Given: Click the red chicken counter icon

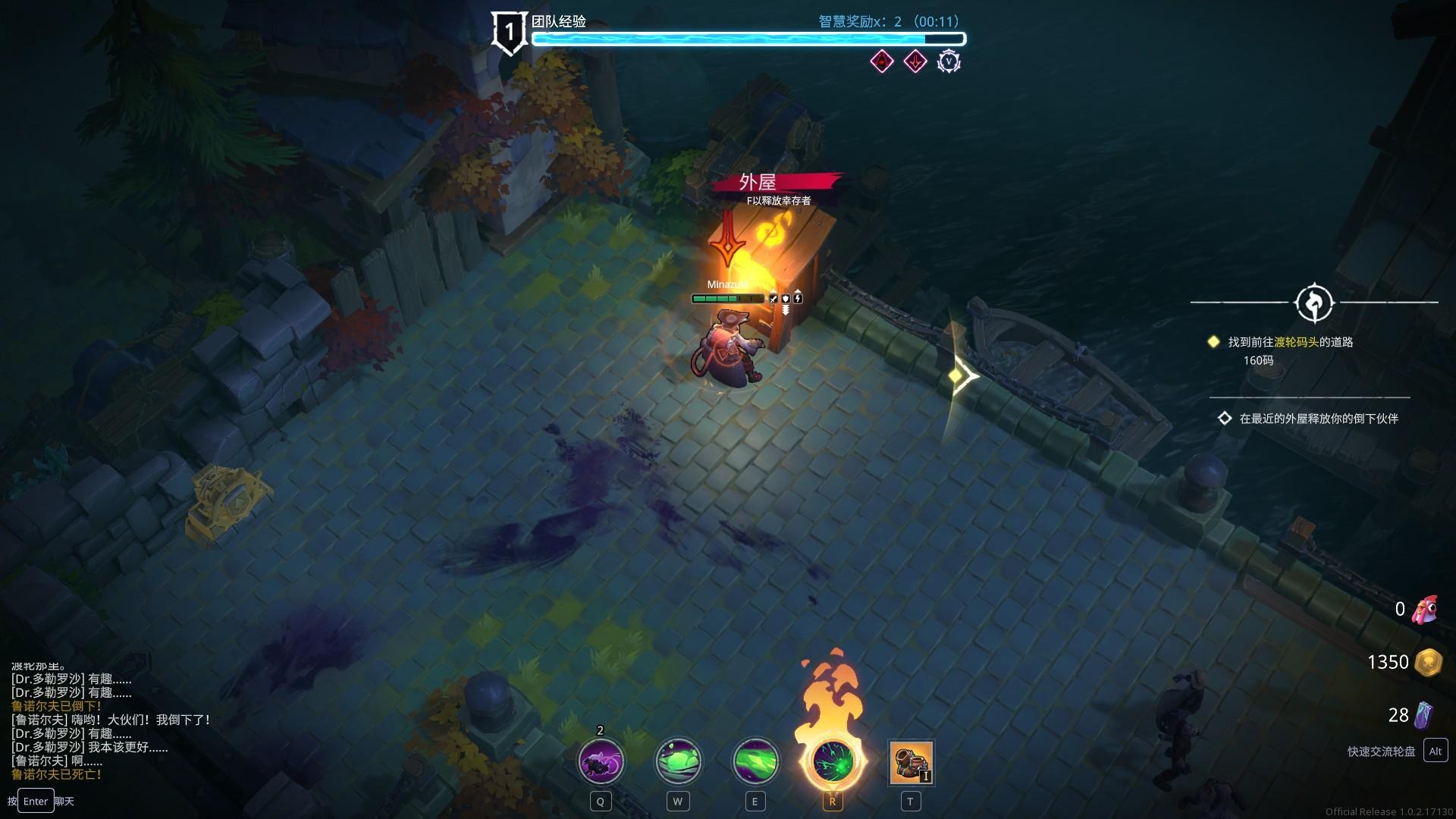Looking at the screenshot, I should 1425,609.
